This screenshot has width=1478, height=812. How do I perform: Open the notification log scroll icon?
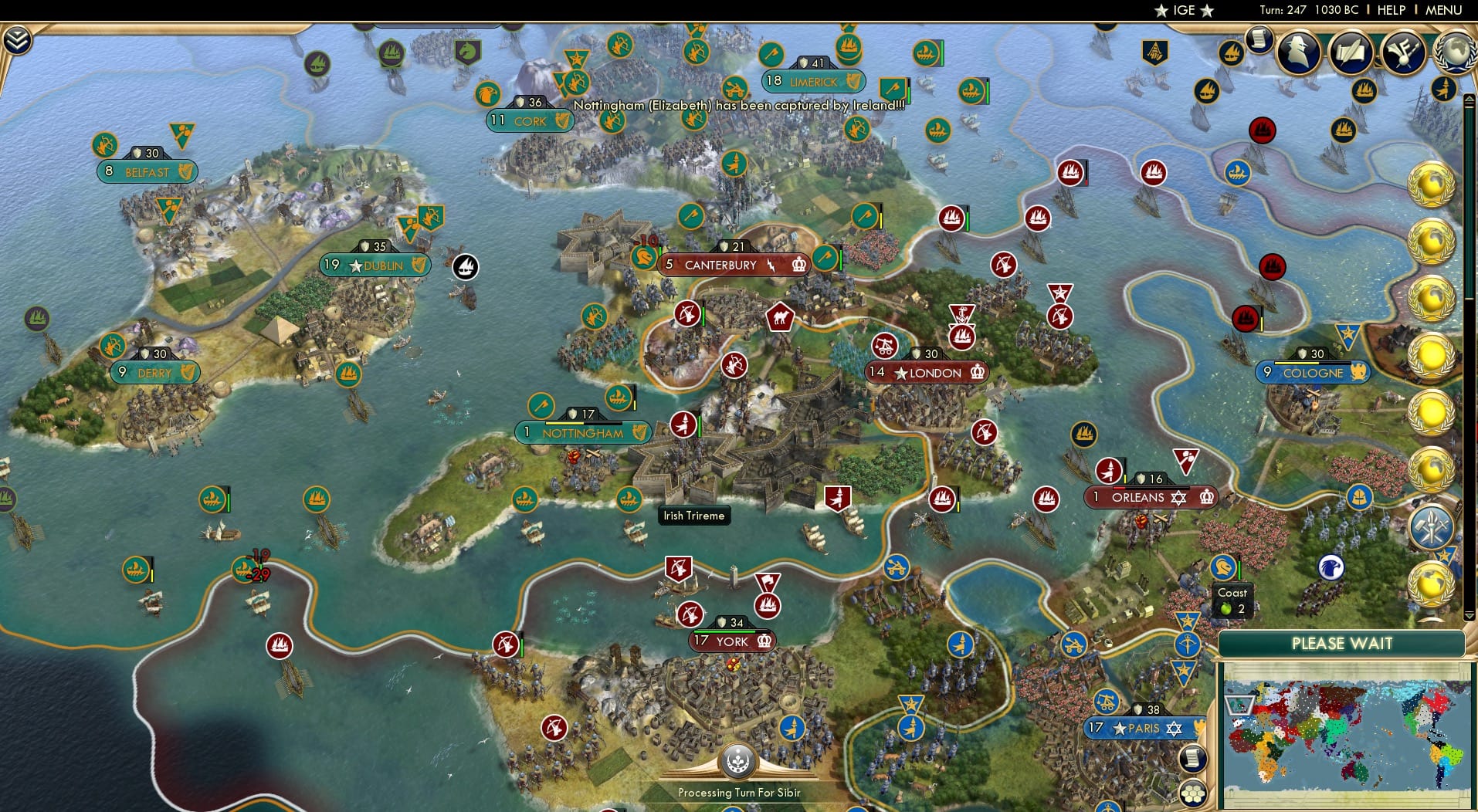coord(1258,39)
